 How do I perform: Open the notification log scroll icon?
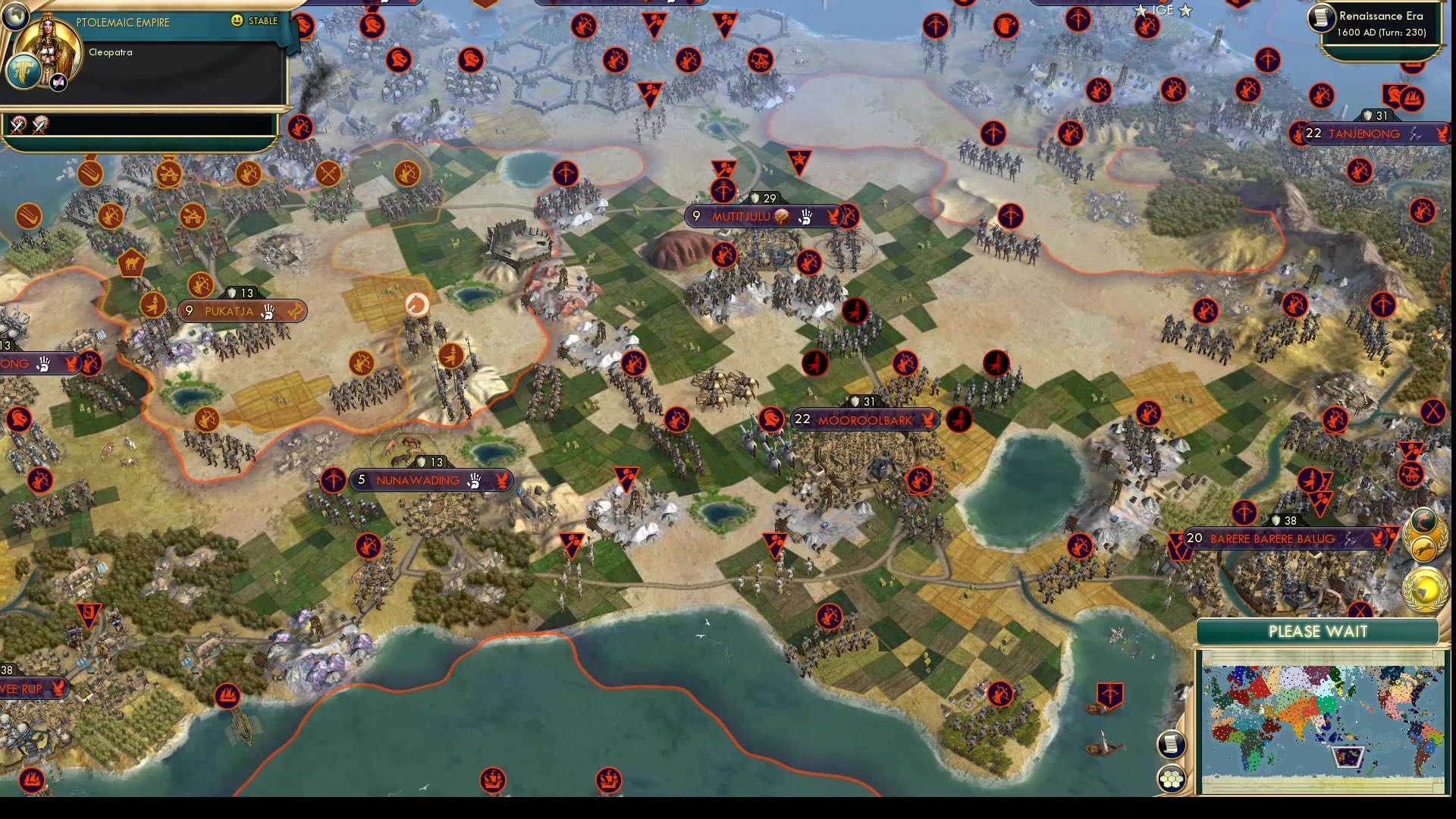pos(1172,745)
